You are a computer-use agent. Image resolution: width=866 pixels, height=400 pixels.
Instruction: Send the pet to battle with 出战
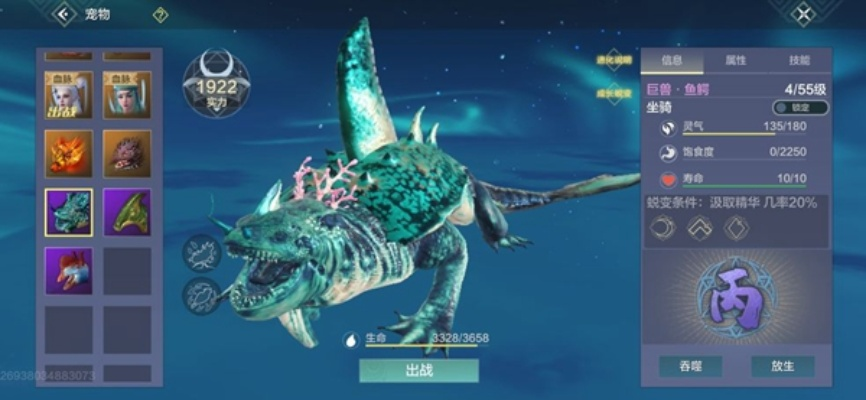coord(419,370)
